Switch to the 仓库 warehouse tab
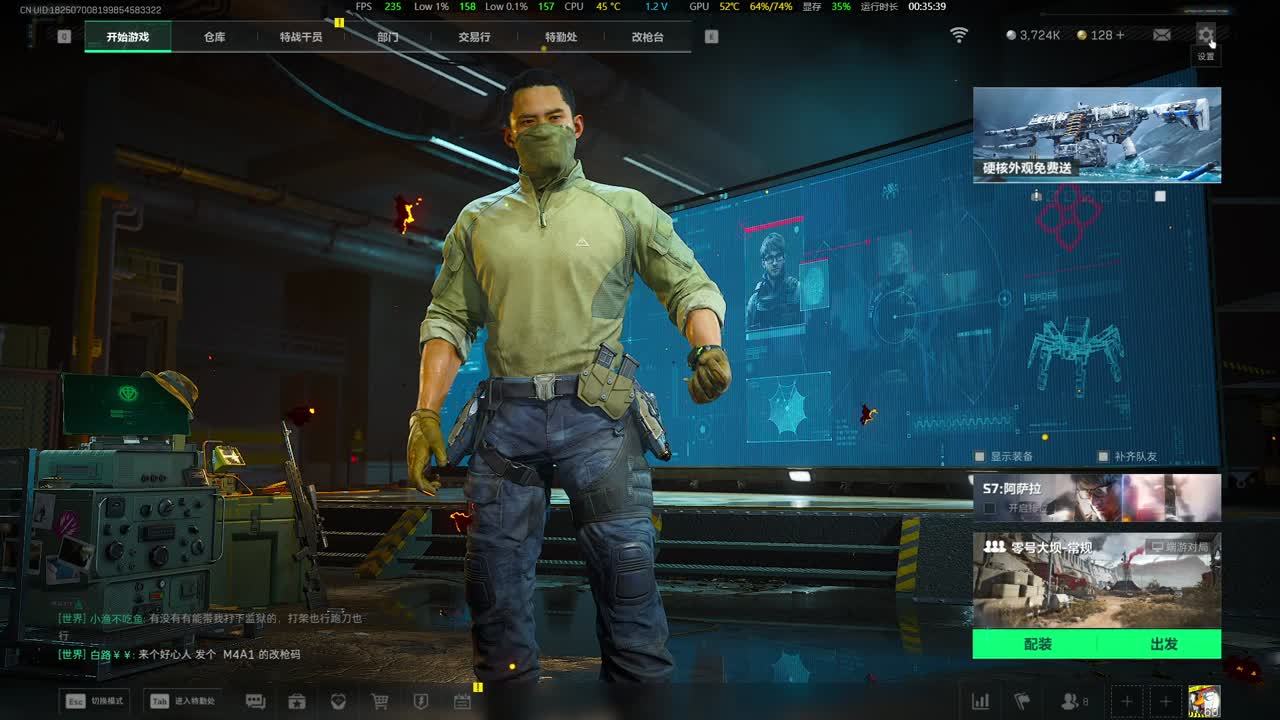 (x=214, y=37)
